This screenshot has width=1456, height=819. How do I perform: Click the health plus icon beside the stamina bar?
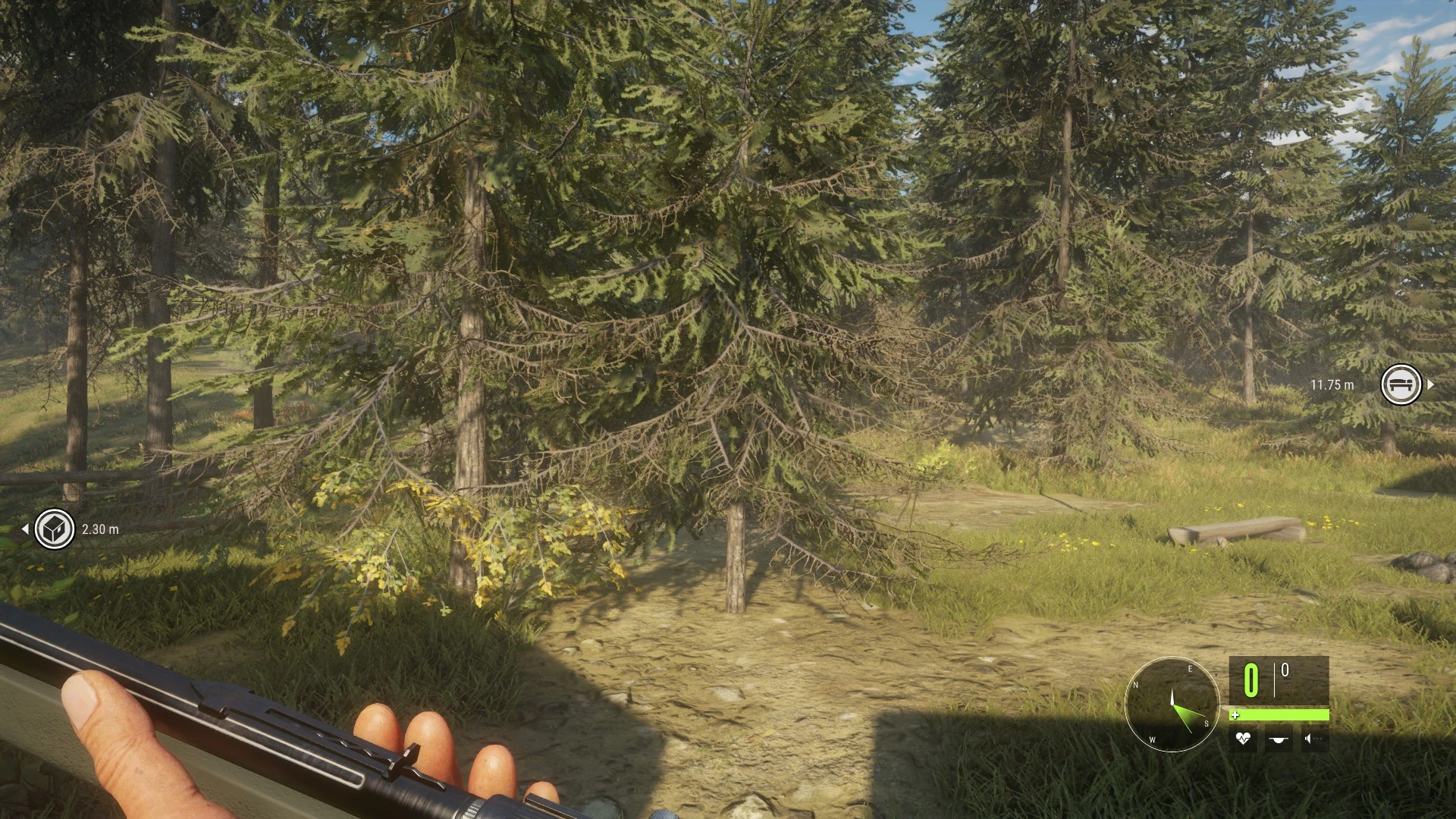tap(1237, 714)
